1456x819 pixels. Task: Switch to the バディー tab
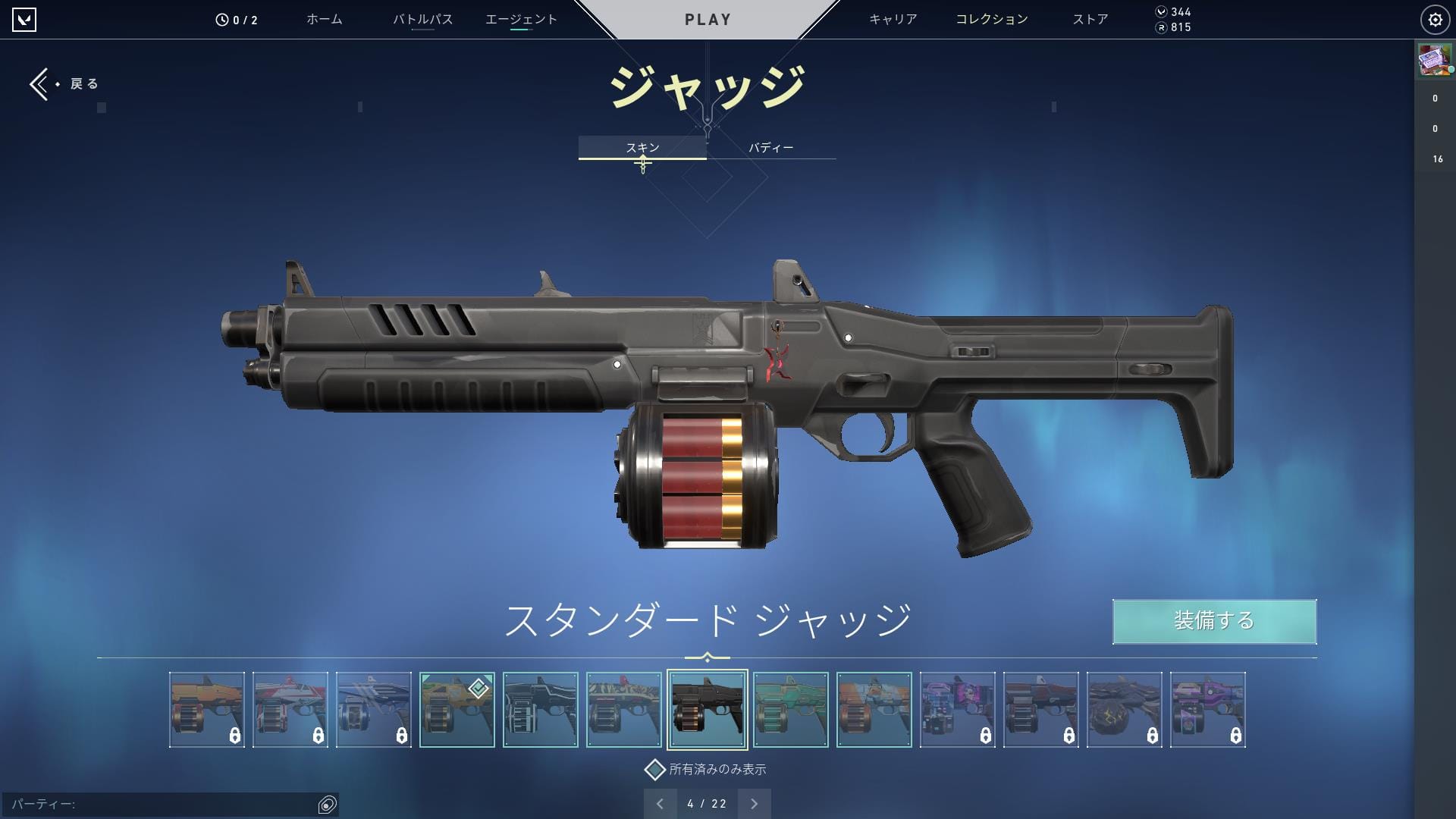click(770, 148)
